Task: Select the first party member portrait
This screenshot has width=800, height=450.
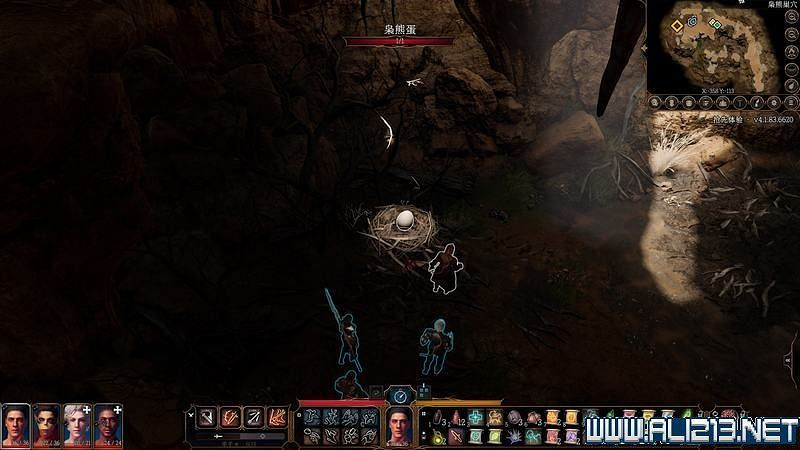Action: 15,425
